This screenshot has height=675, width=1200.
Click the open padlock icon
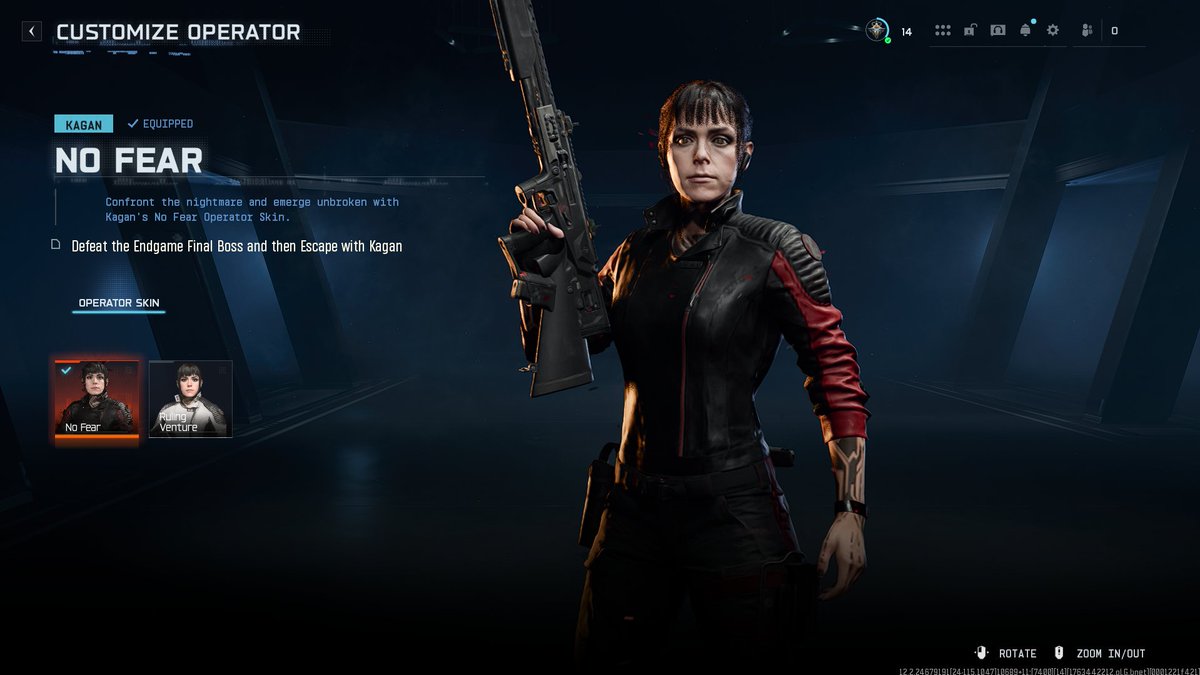[x=970, y=31]
